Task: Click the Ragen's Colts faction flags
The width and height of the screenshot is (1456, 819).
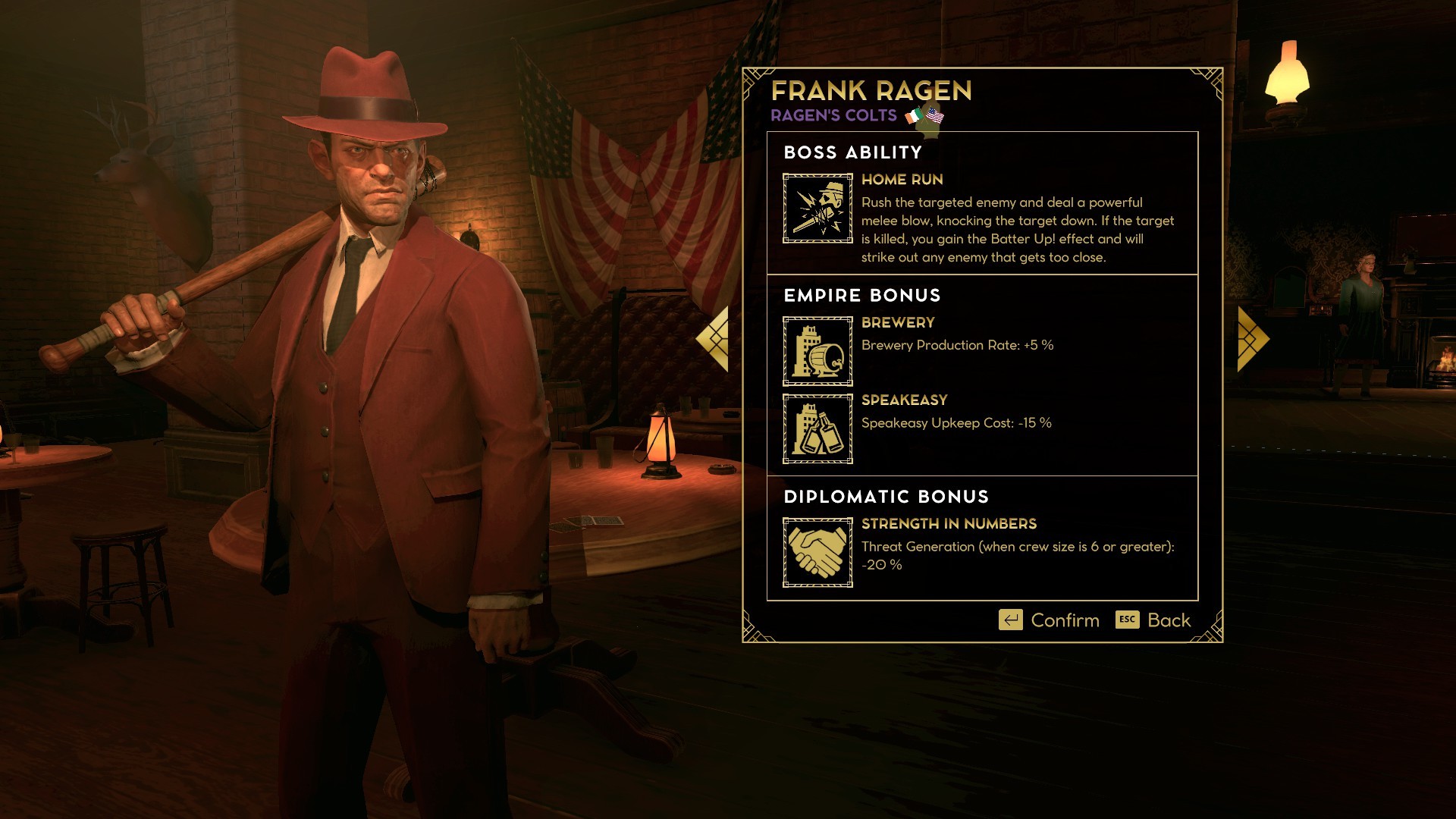Action: [x=924, y=116]
